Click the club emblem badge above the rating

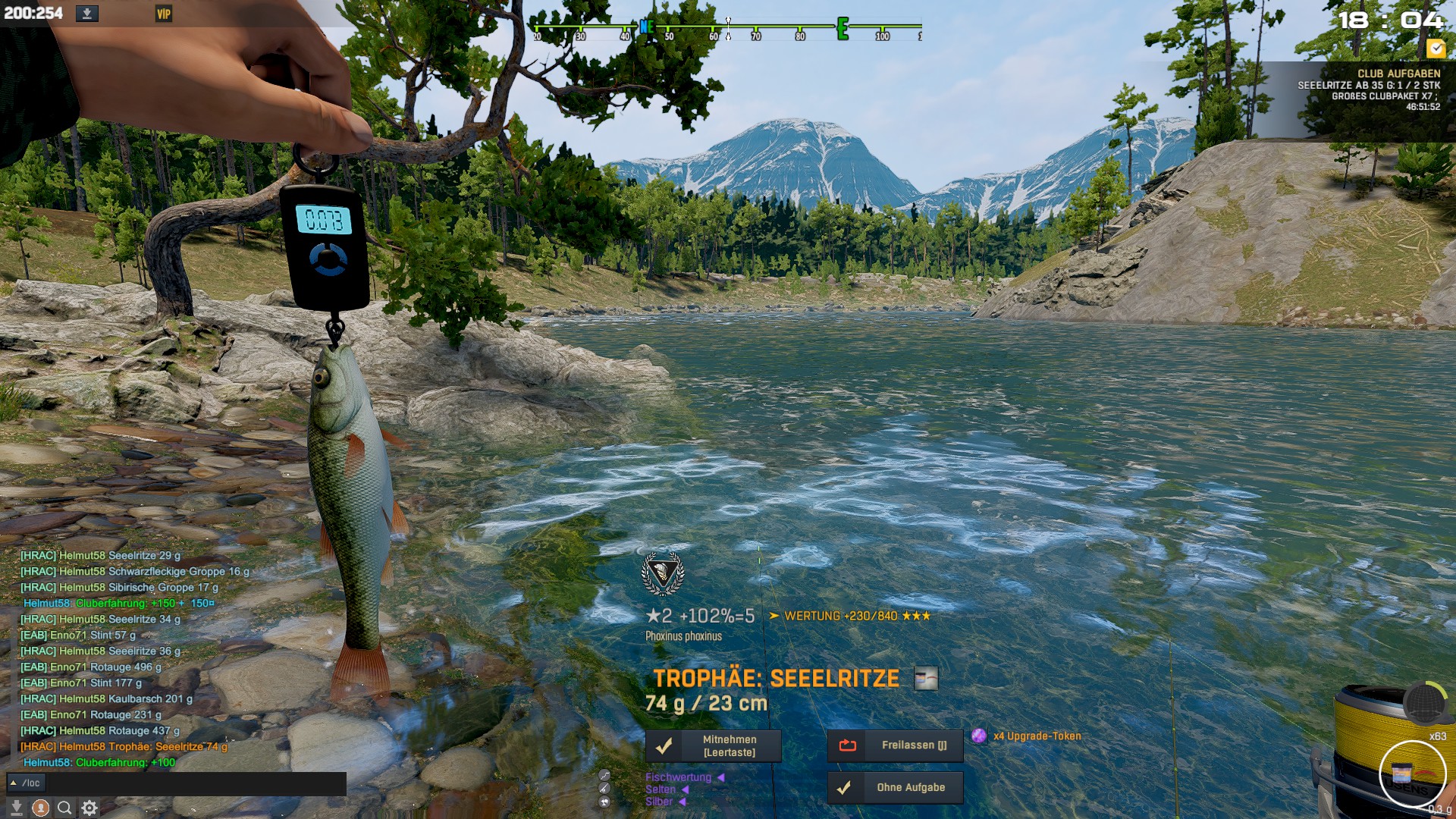[x=663, y=574]
